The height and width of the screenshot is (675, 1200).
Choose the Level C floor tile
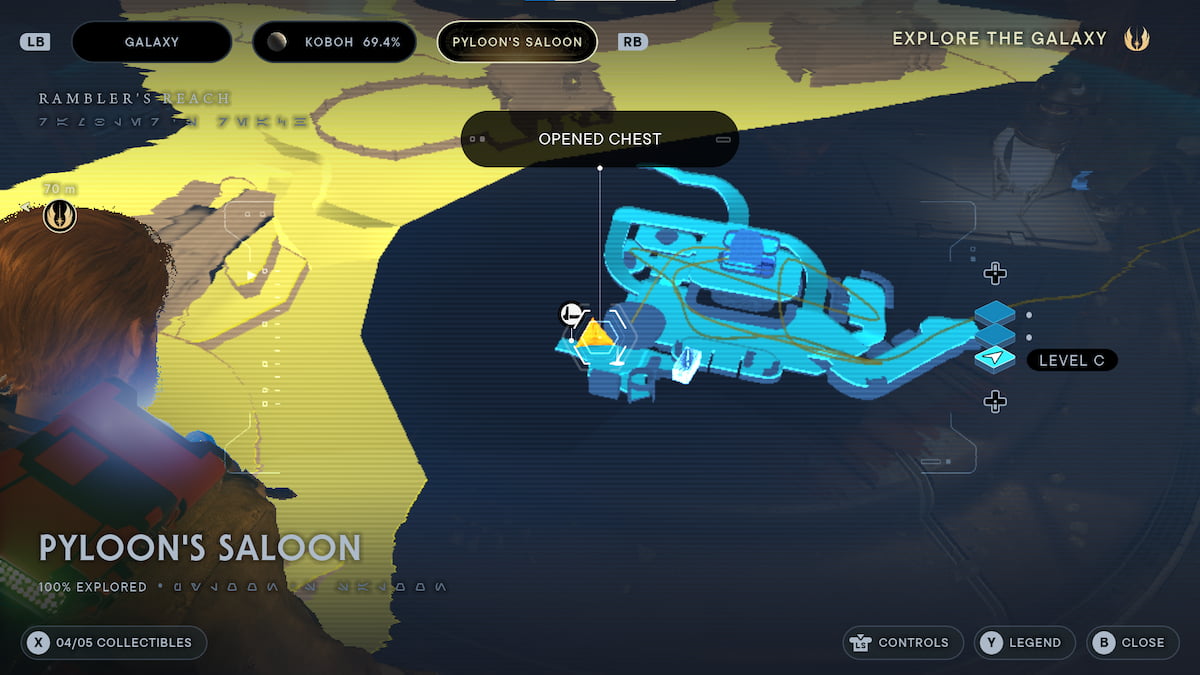point(994,359)
